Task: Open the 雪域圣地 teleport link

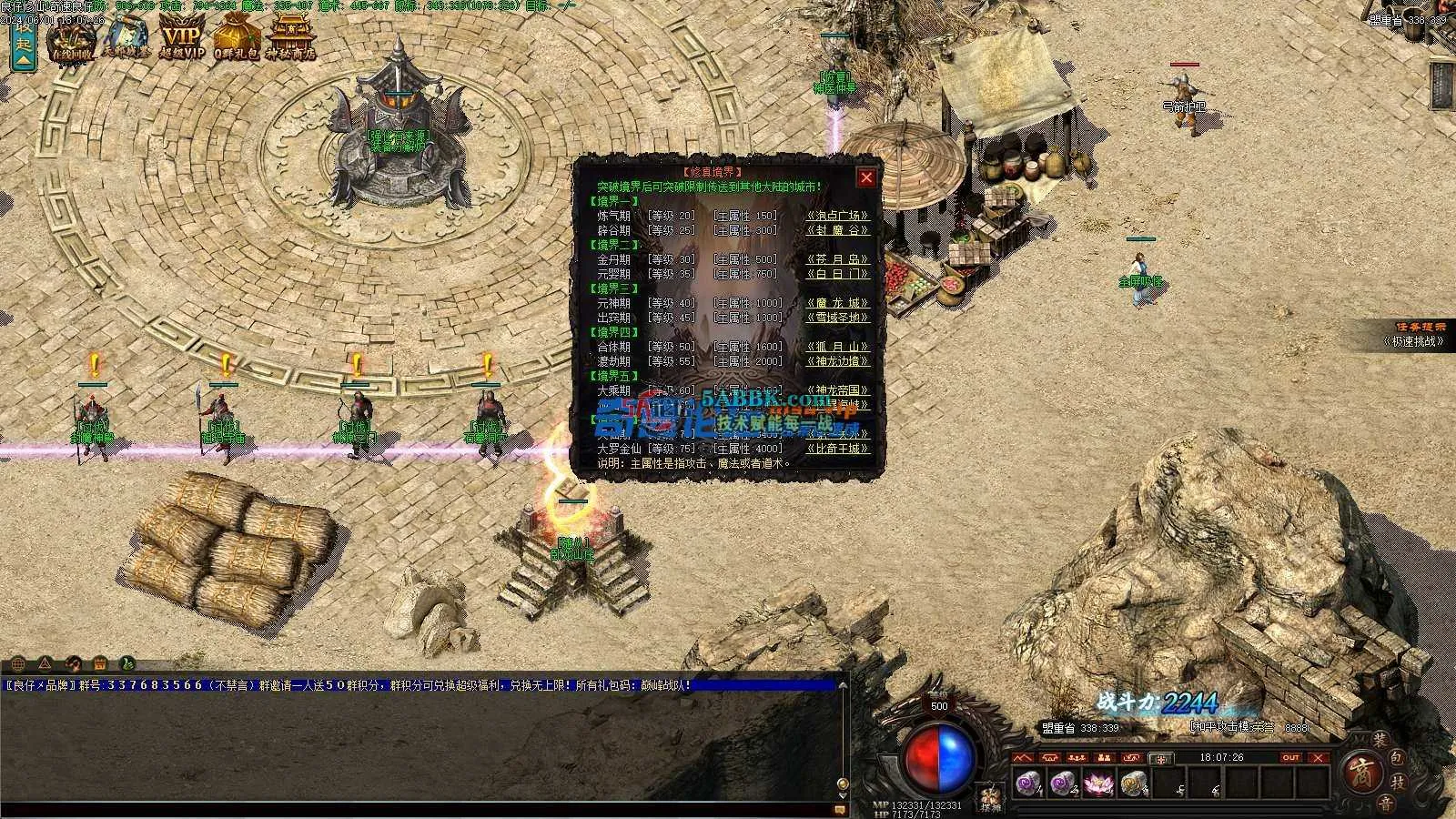Action: point(838,318)
